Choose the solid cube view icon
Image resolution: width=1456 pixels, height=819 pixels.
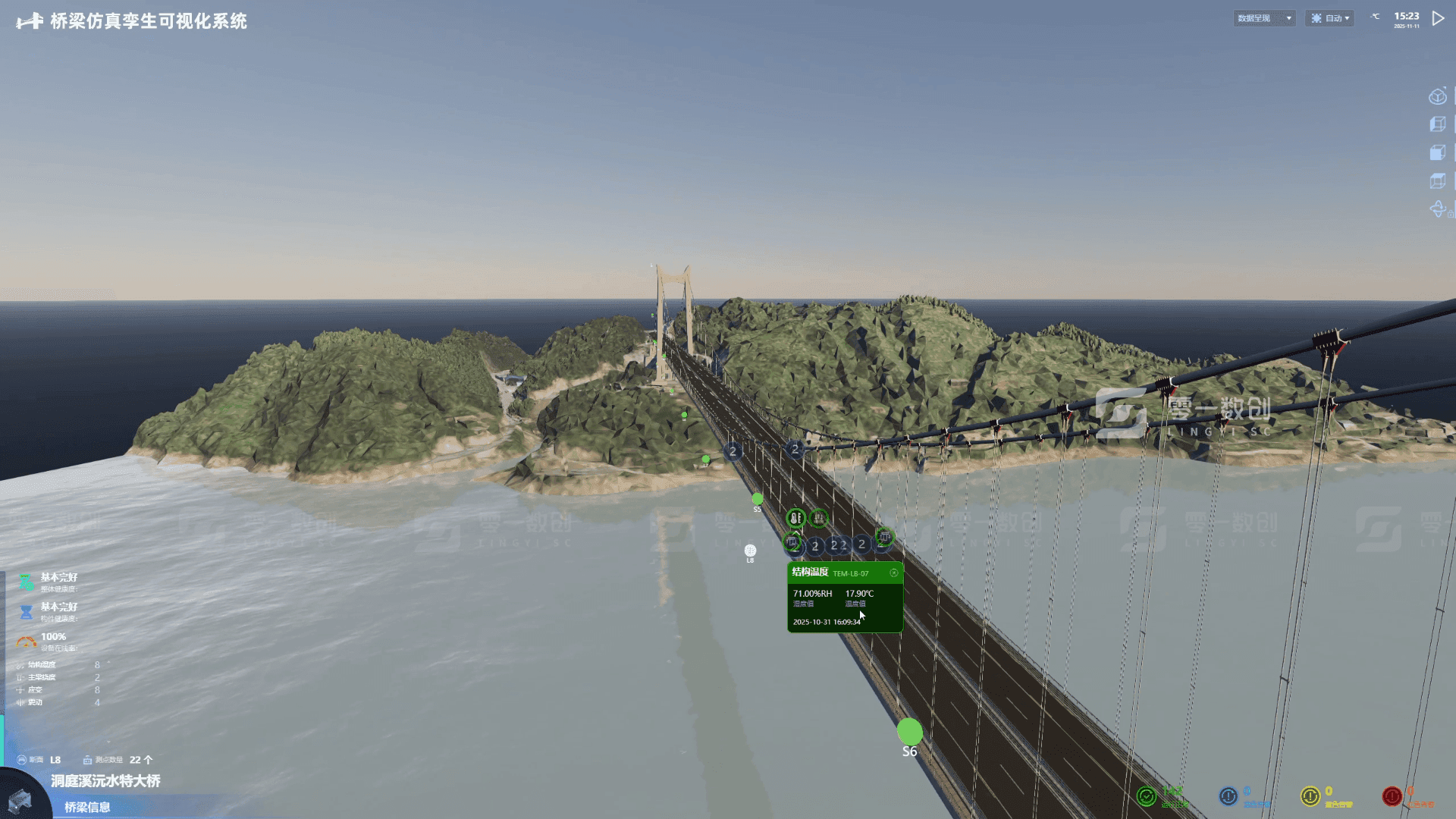[x=1437, y=153]
